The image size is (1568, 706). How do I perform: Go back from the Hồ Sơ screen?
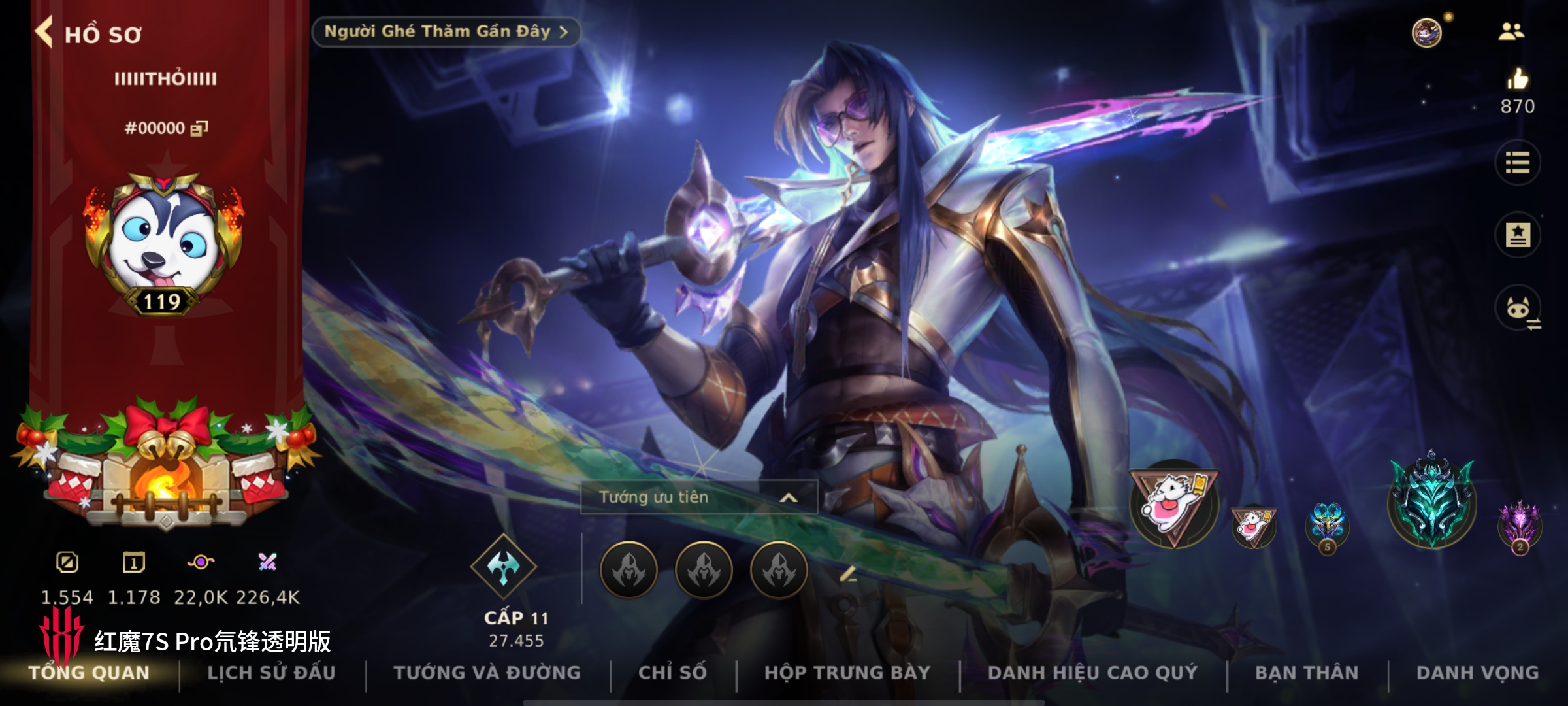44,32
